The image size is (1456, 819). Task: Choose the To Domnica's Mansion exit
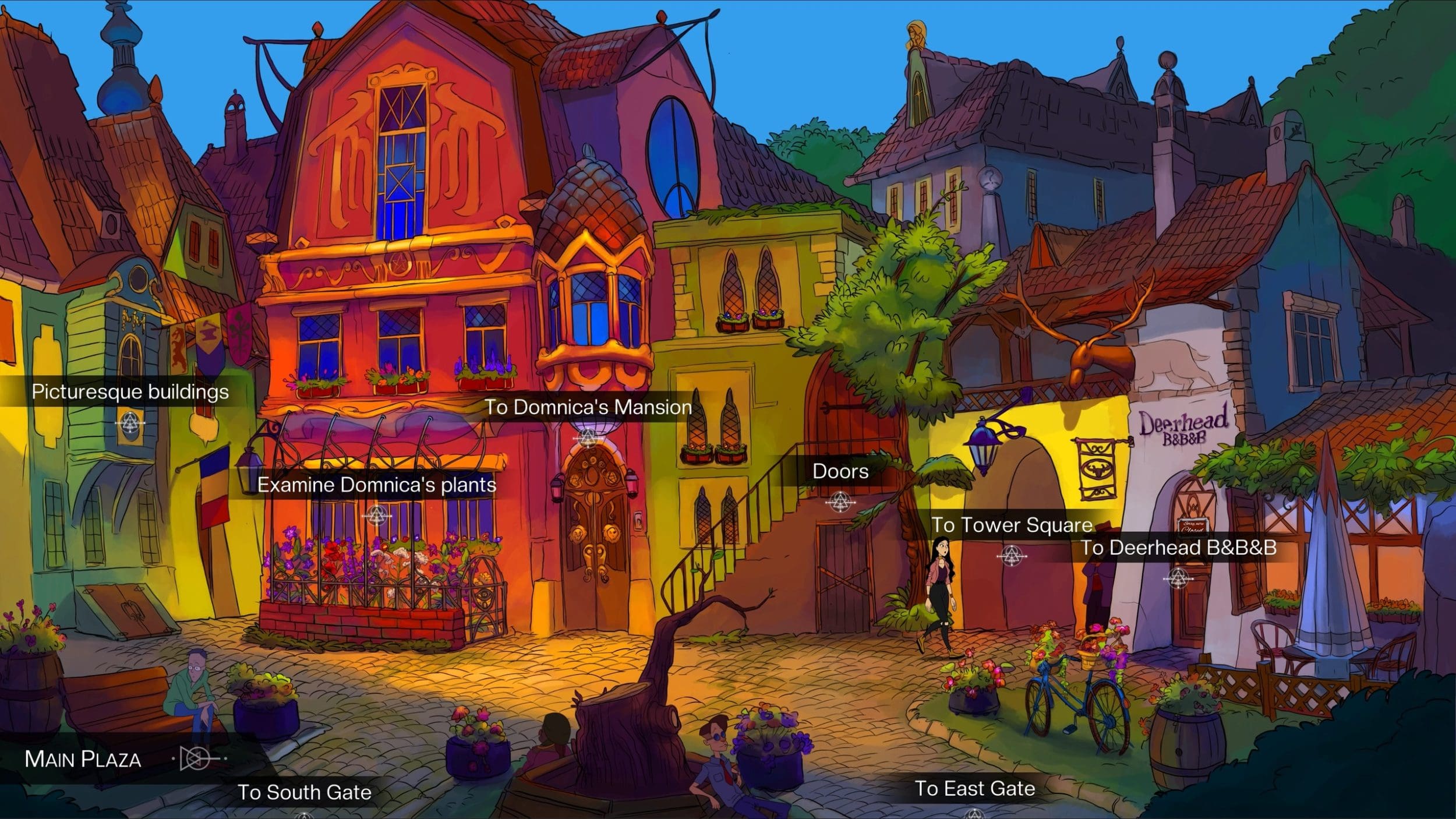tap(588, 407)
